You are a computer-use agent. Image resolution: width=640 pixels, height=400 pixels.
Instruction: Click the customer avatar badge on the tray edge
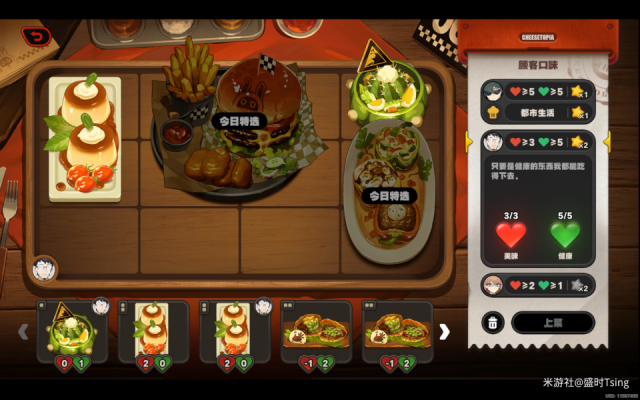pyautogui.click(x=44, y=268)
